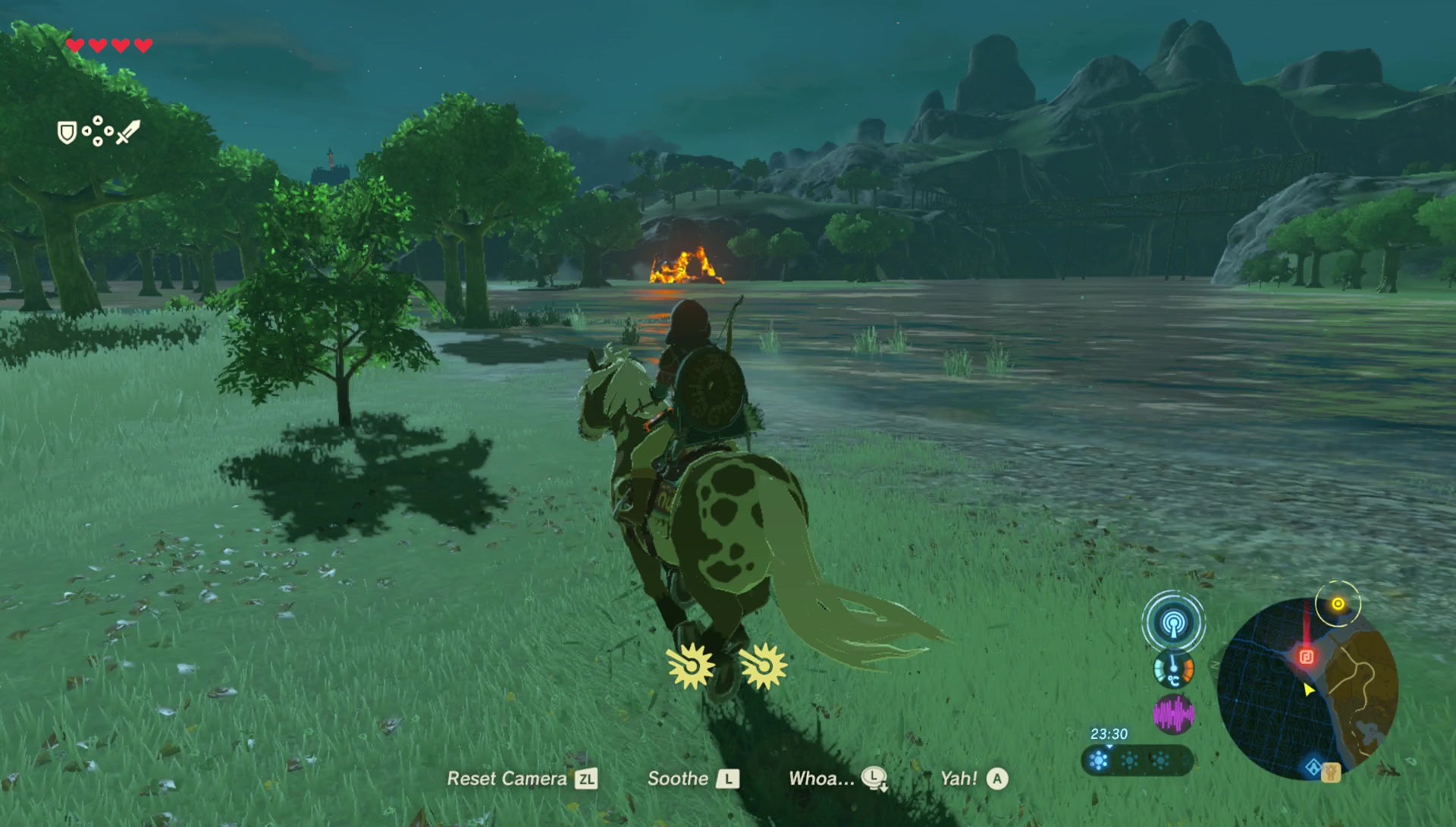
Task: Click the Whoa... prompt text
Action: coord(821,778)
